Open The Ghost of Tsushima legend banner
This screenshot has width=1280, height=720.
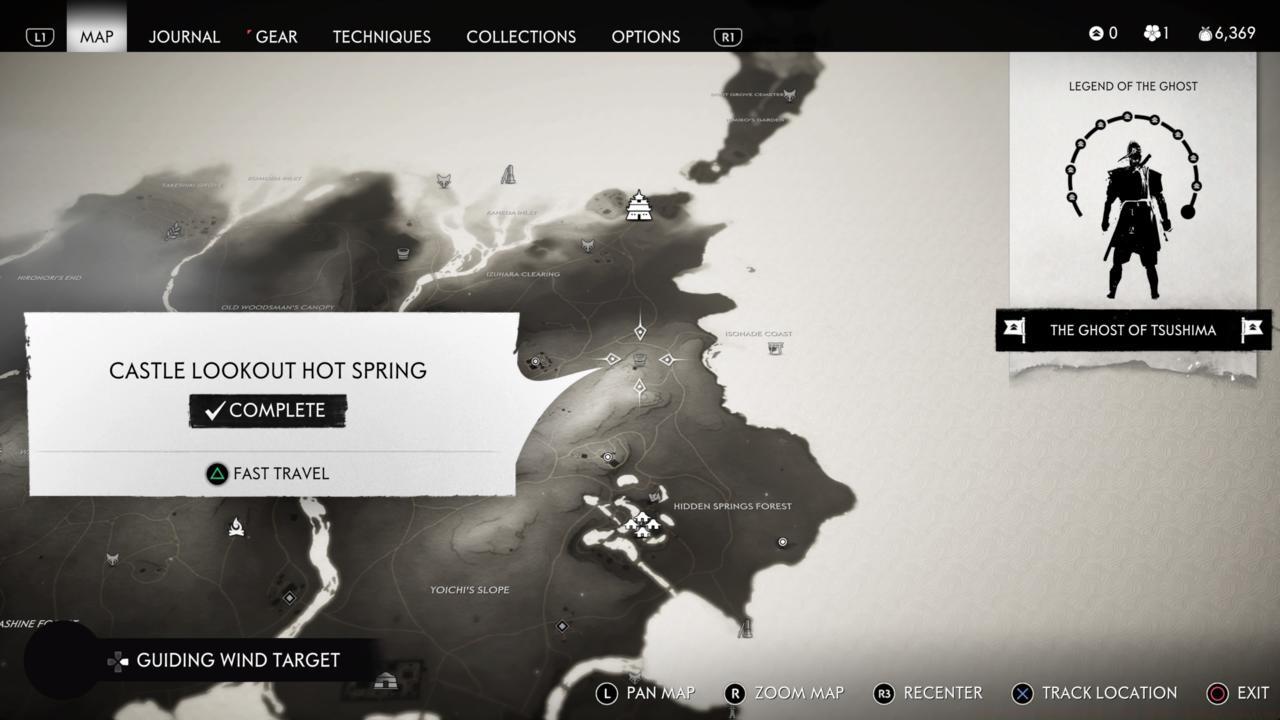click(1133, 330)
